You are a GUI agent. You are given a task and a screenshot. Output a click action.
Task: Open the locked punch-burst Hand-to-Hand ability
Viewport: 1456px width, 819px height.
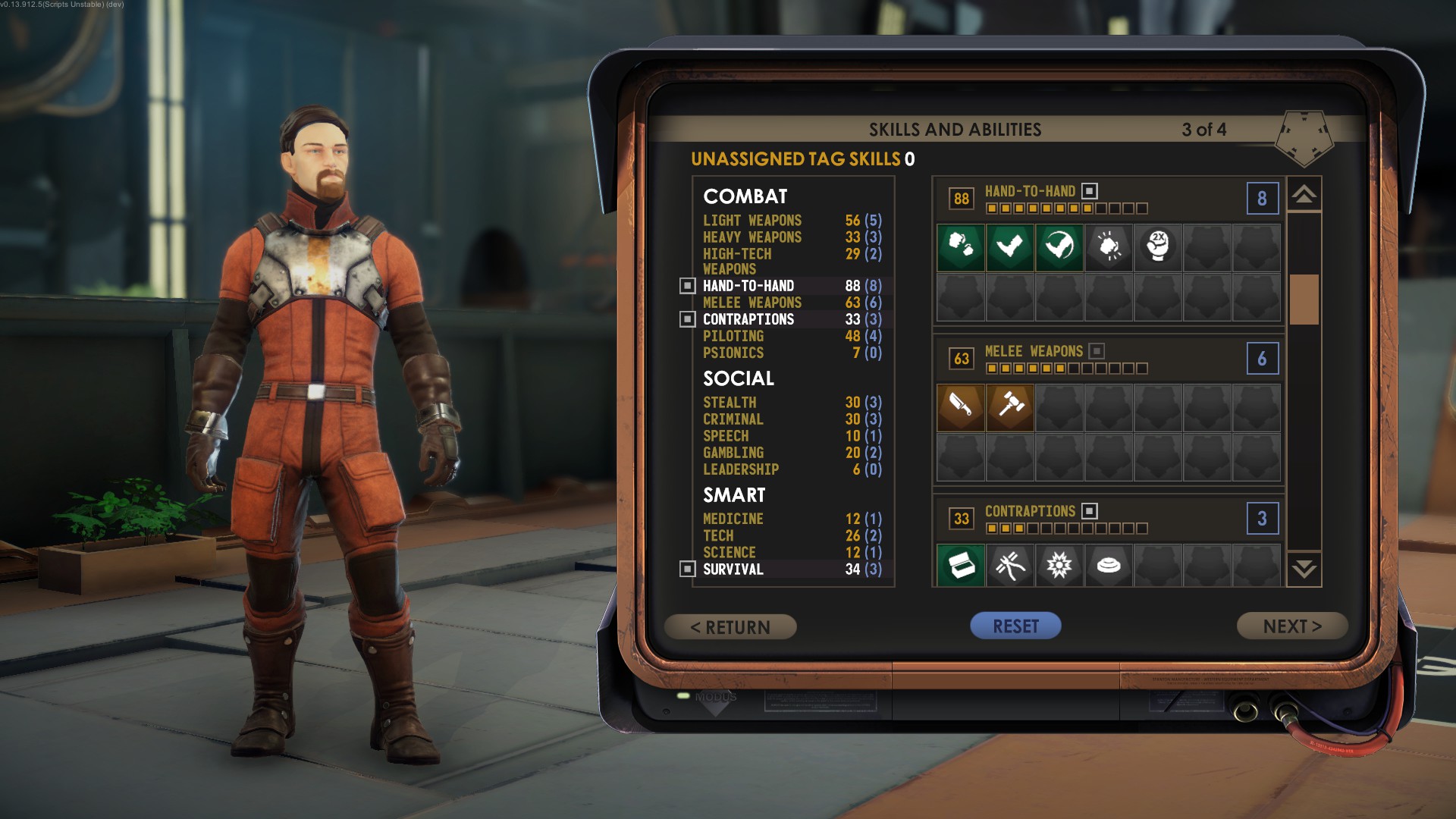tap(1108, 247)
